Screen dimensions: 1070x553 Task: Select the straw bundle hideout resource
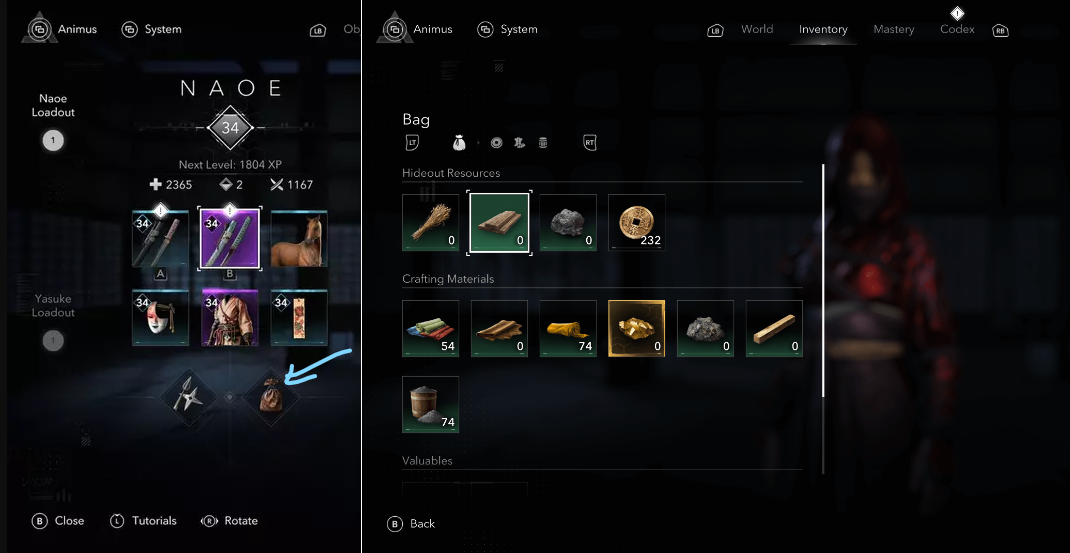click(x=430, y=222)
